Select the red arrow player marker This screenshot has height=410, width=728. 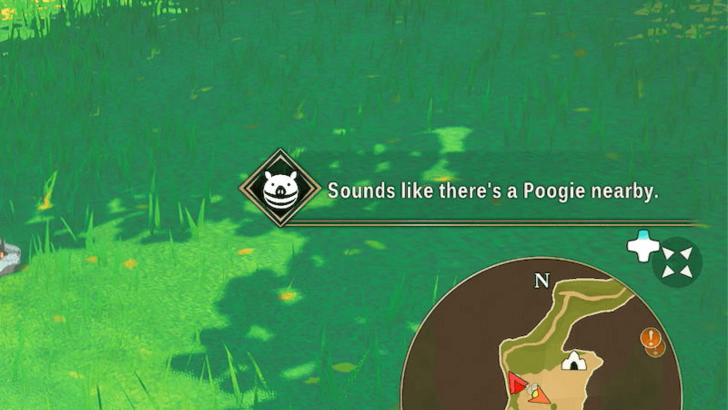tap(516, 383)
